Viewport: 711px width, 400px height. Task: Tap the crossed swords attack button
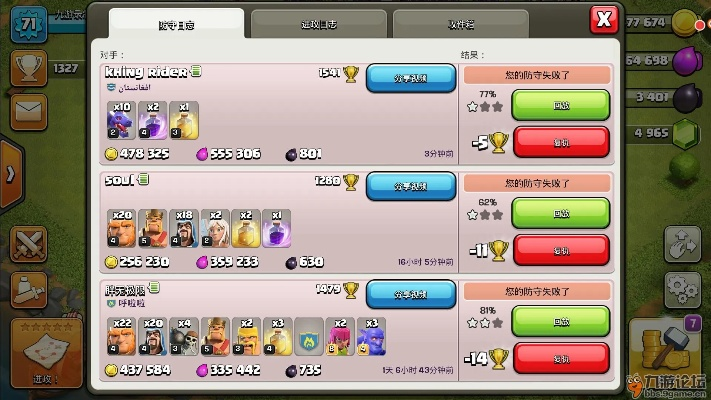click(28, 244)
